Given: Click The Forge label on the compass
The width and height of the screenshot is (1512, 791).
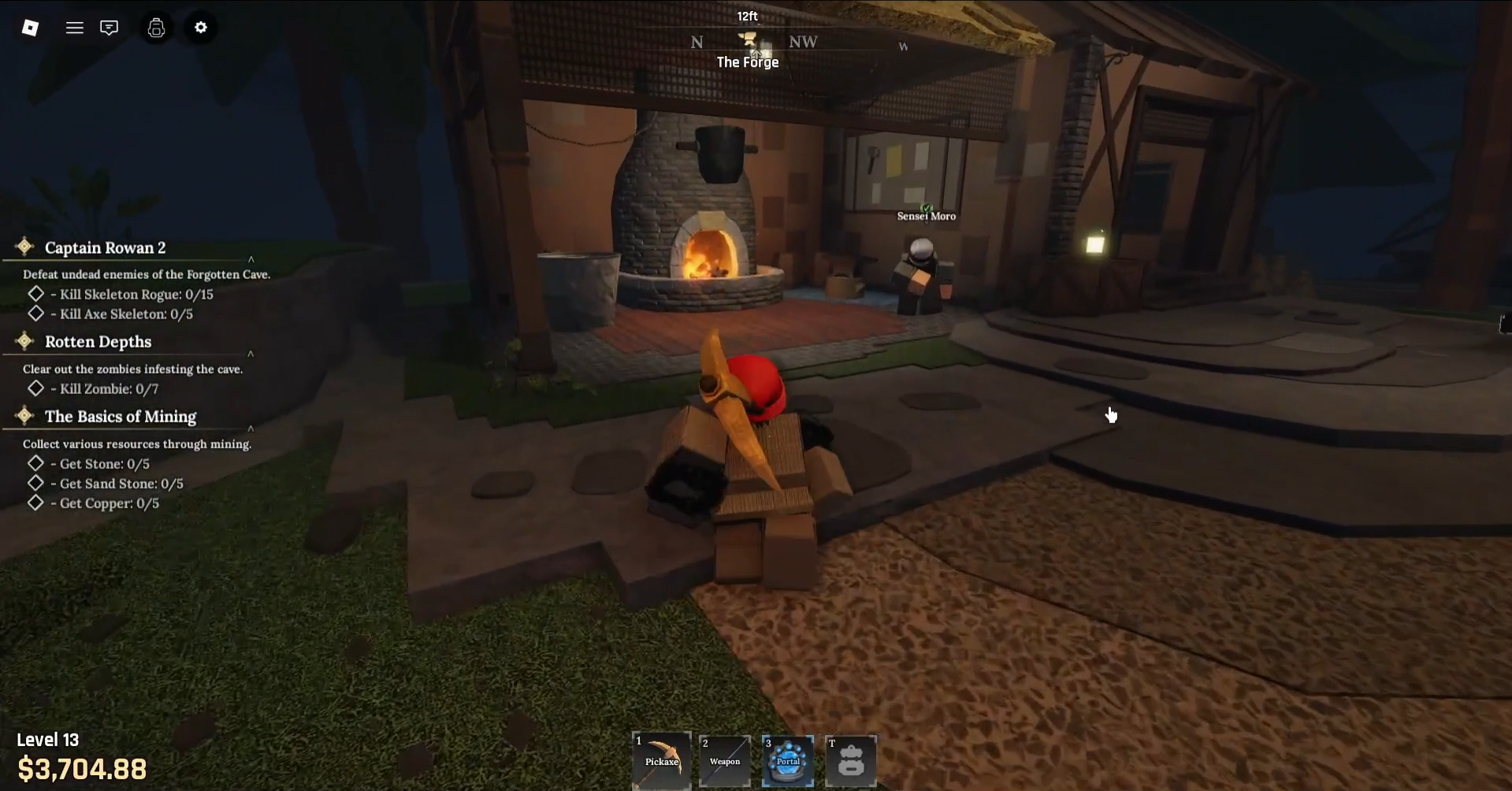Looking at the screenshot, I should point(747,61).
